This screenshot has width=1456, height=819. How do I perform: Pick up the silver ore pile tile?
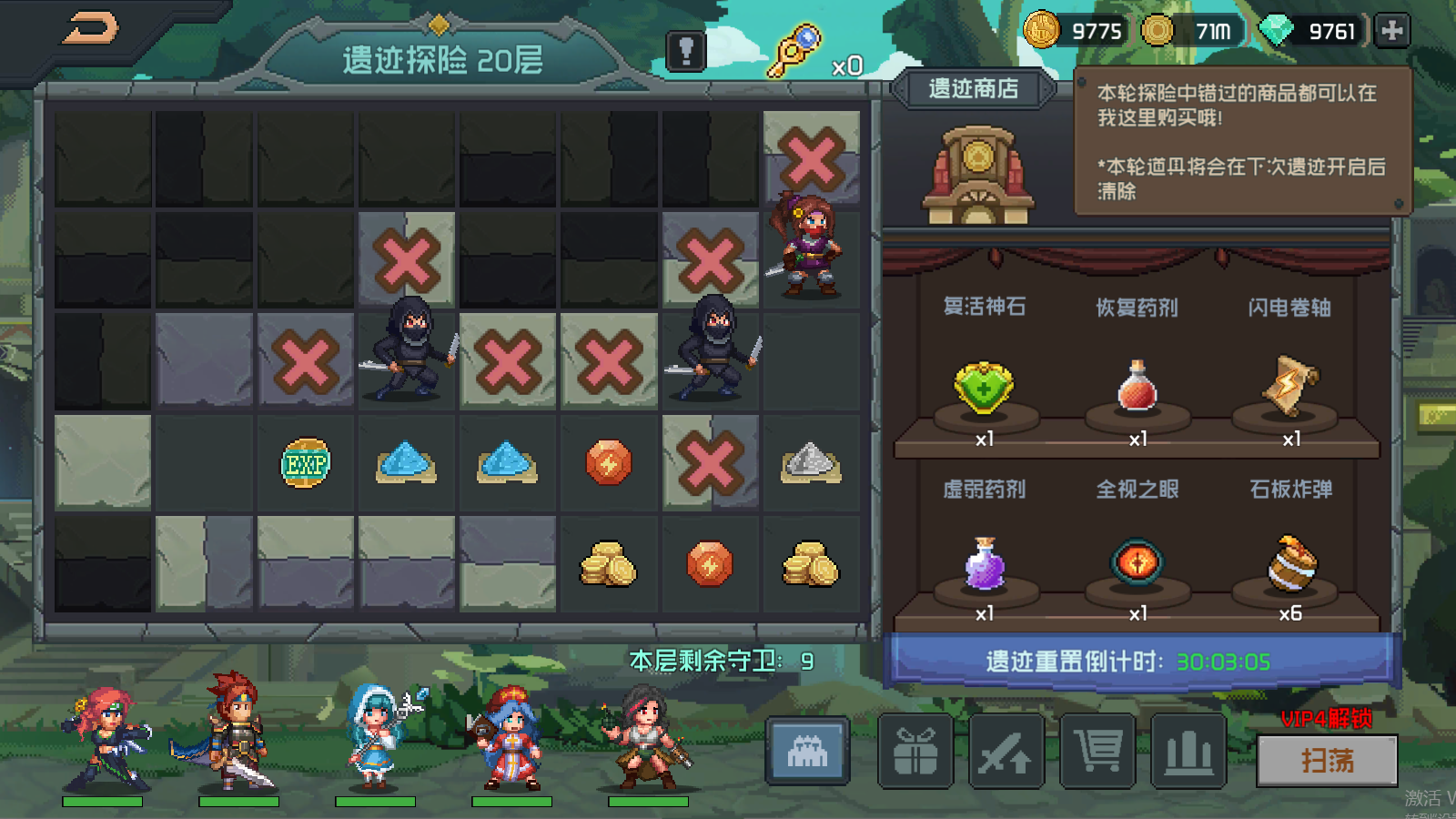pos(810,463)
